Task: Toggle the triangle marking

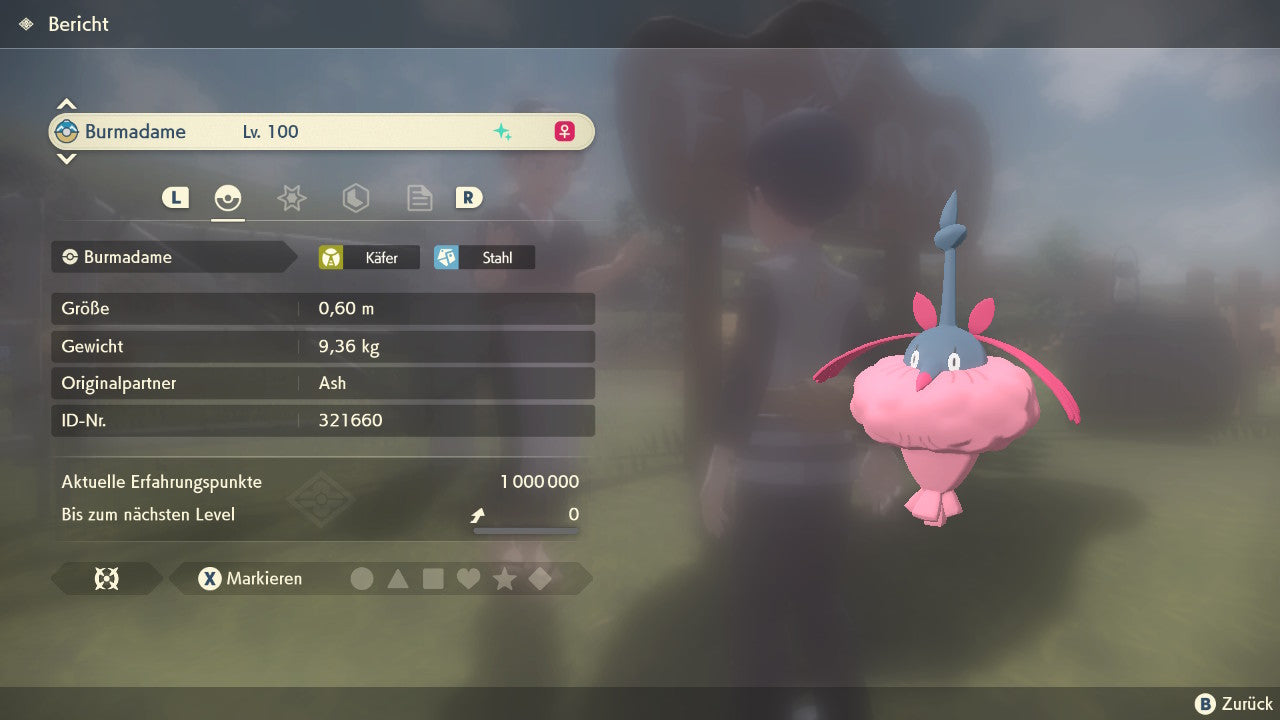Action: point(398,578)
